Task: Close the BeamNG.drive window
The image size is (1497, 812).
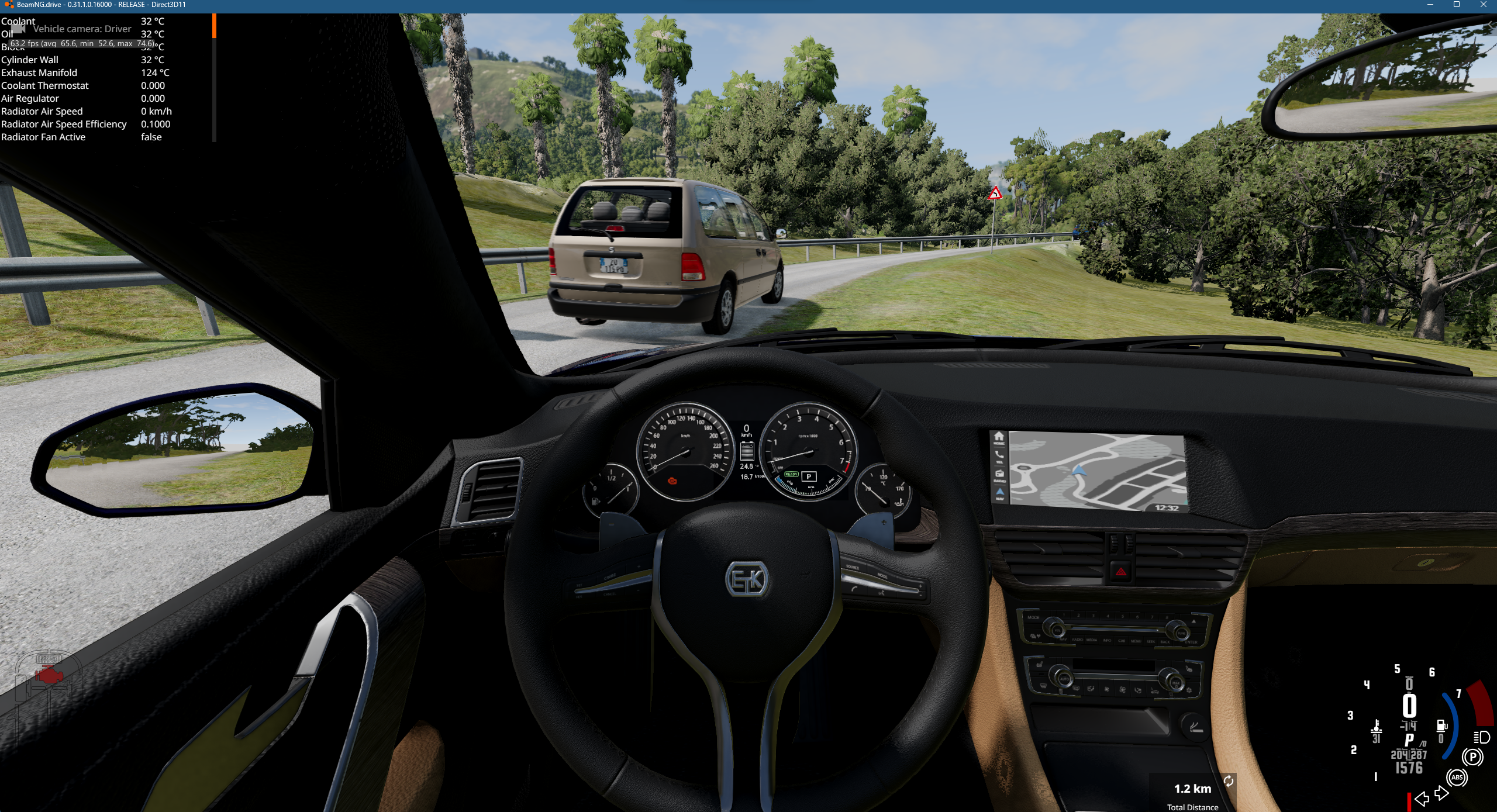Action: pos(1484,5)
